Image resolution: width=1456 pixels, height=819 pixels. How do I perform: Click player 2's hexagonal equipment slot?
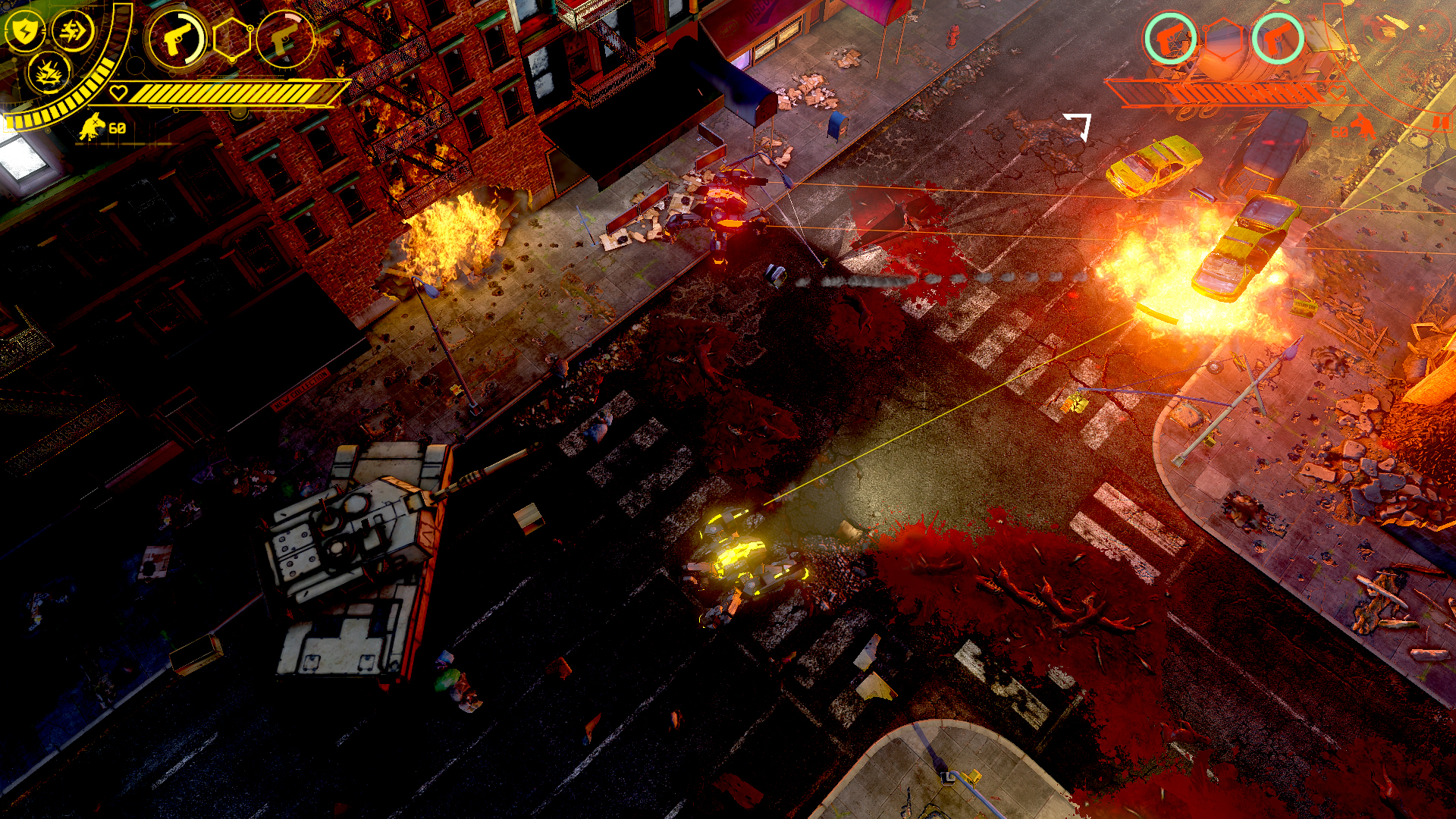coord(1224,39)
